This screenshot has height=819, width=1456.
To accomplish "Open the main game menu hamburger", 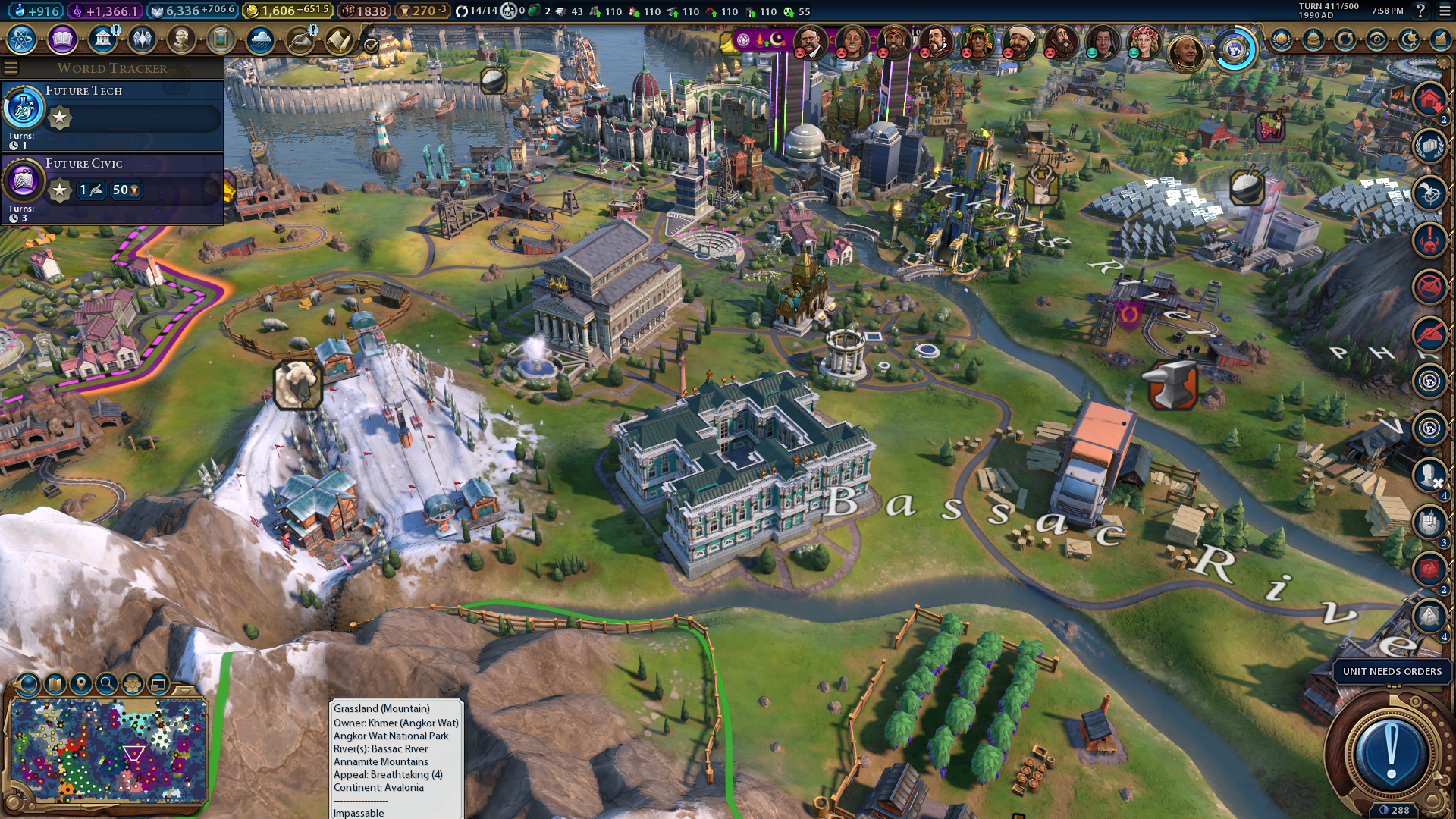I will [x=1444, y=11].
